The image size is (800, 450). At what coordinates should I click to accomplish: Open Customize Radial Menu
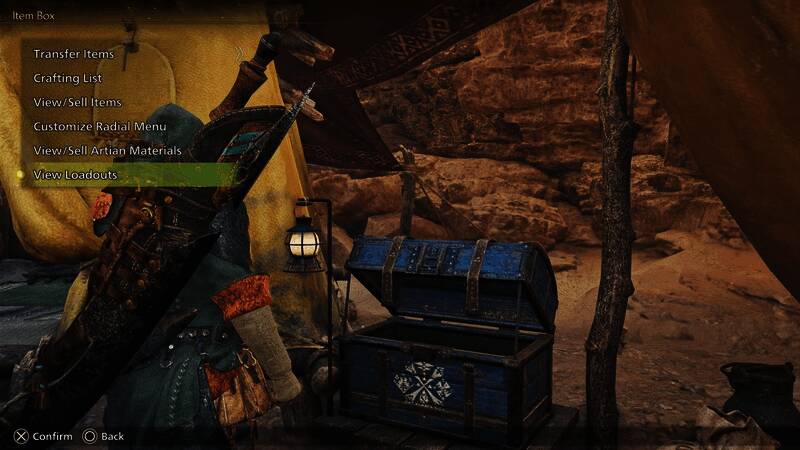pos(100,127)
